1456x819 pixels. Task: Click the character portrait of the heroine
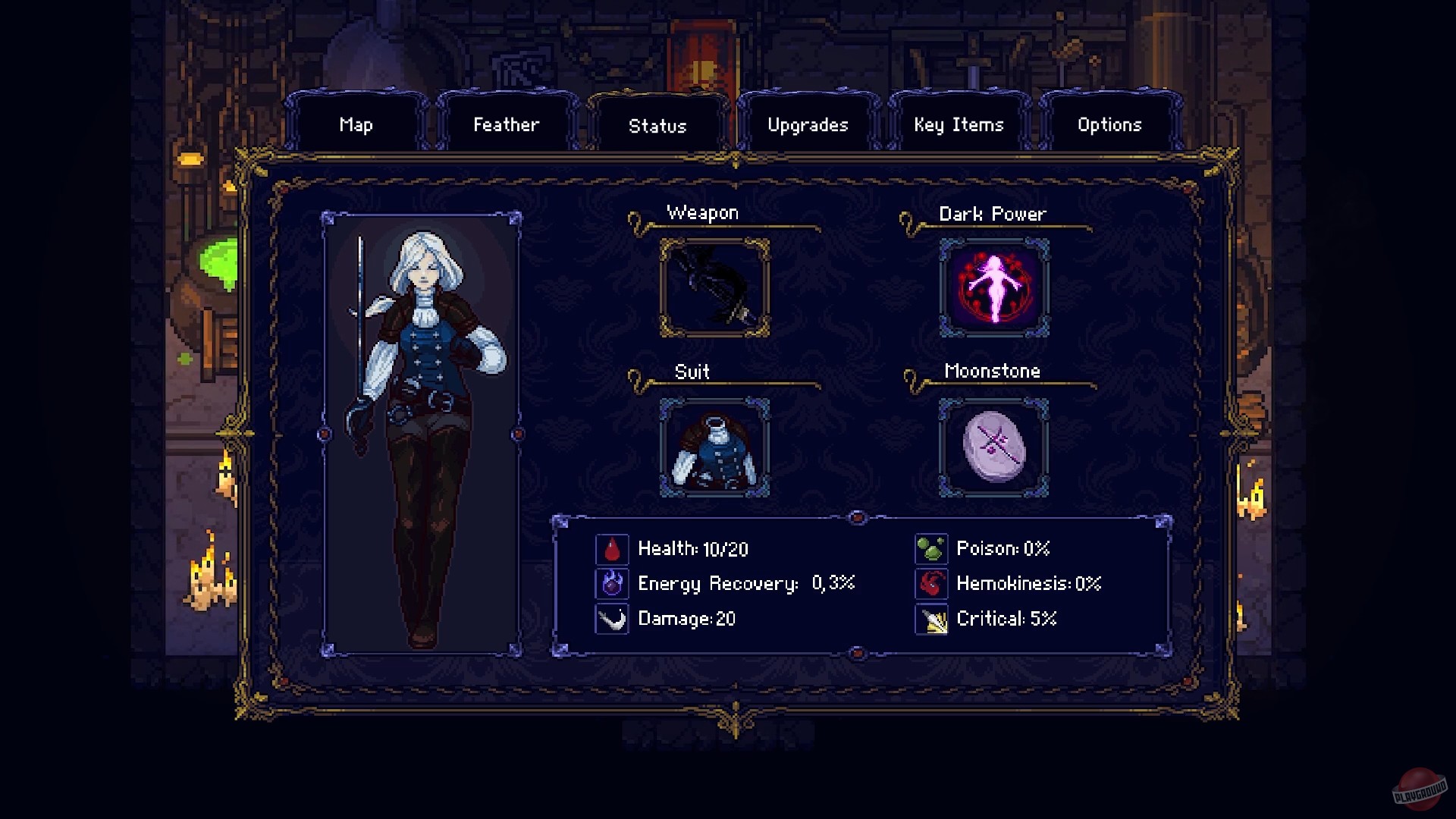pos(423,432)
